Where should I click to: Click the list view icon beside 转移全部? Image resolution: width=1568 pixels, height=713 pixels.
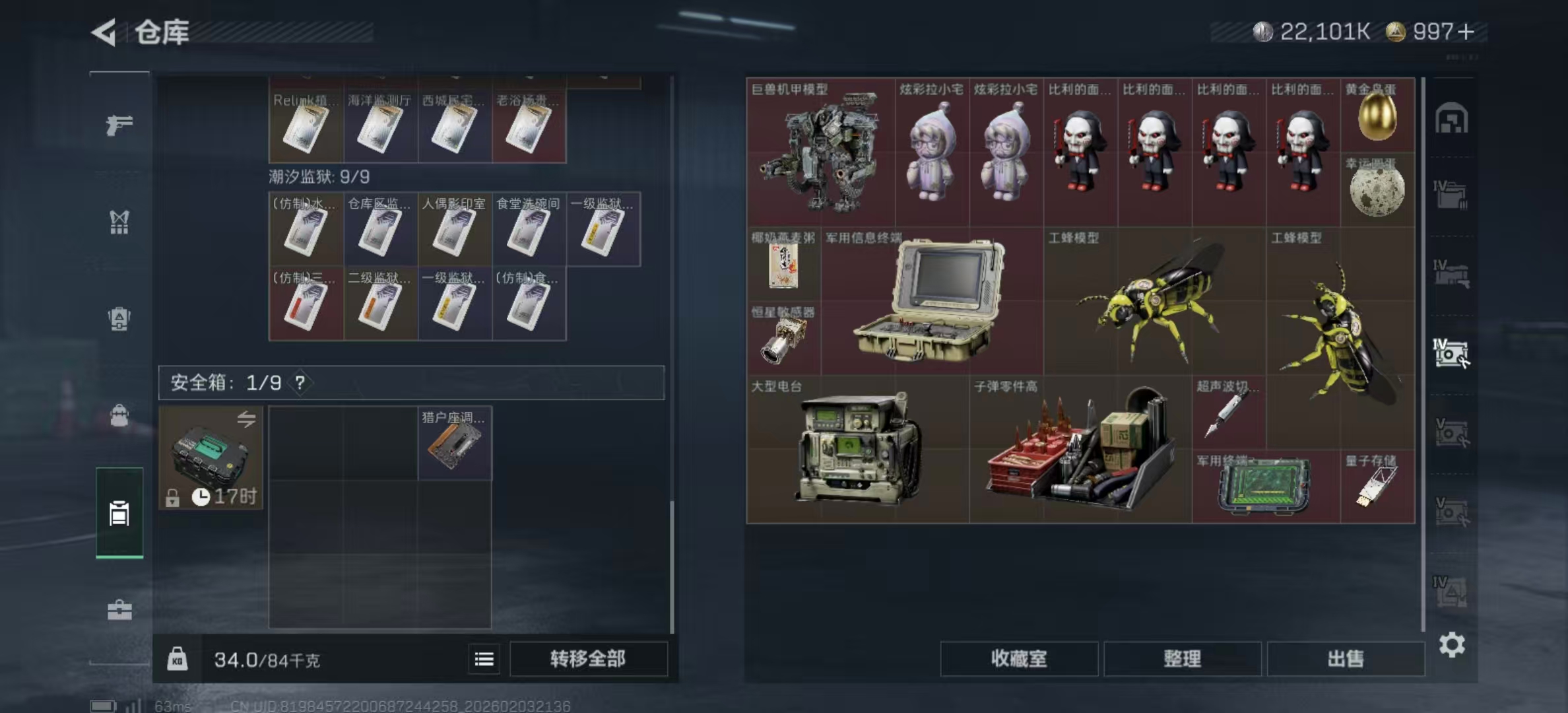coord(484,660)
